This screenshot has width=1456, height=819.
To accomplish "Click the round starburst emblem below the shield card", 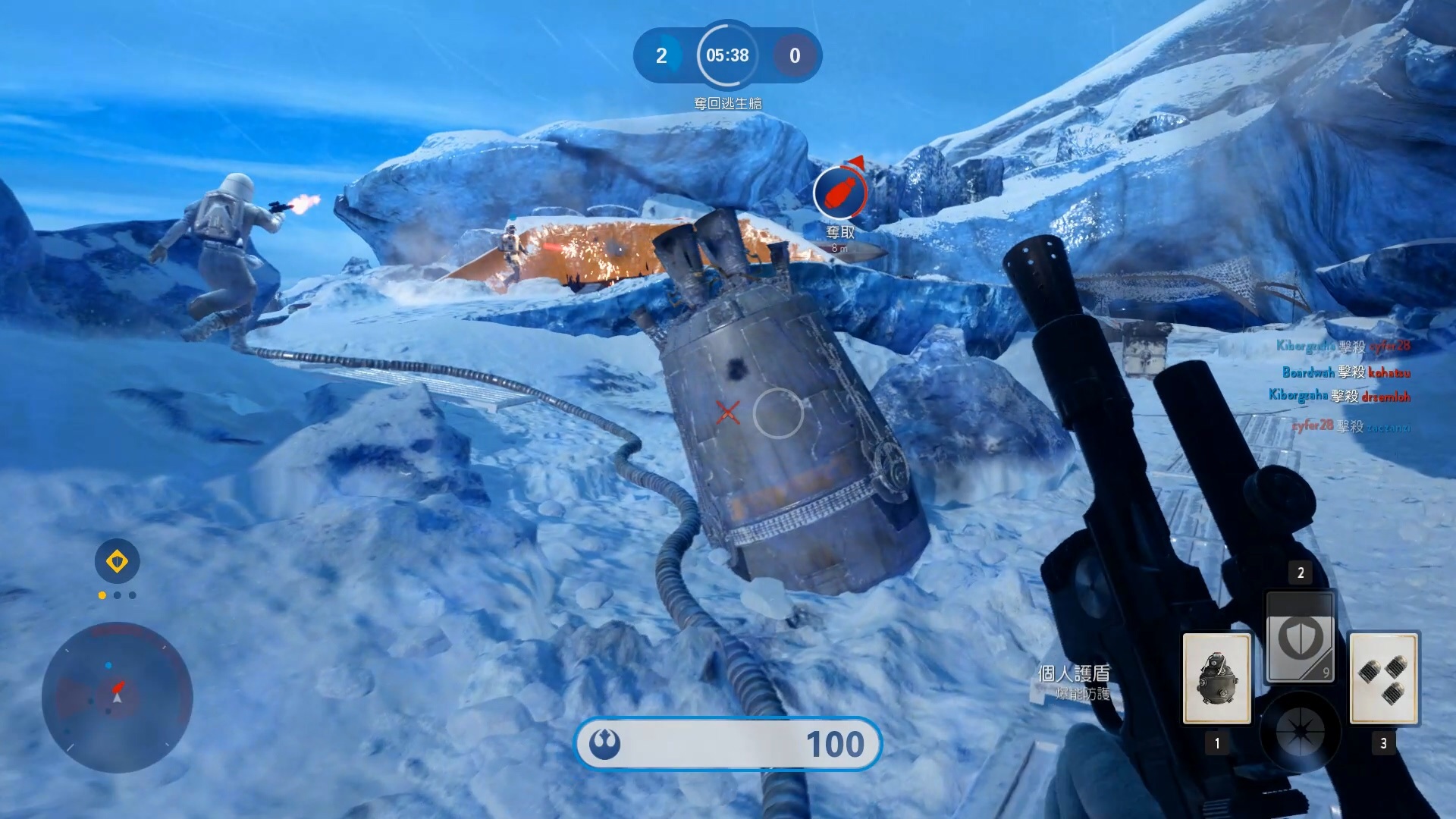I will point(1300,732).
